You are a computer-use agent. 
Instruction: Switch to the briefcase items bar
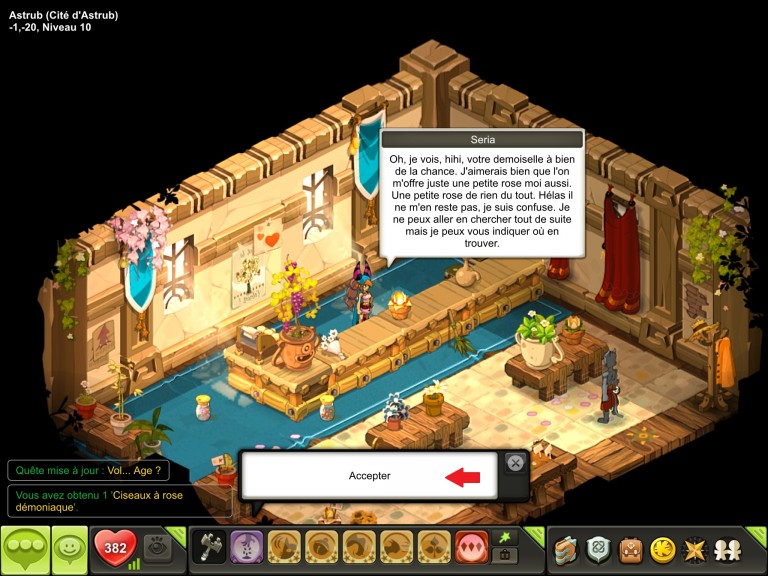point(505,556)
